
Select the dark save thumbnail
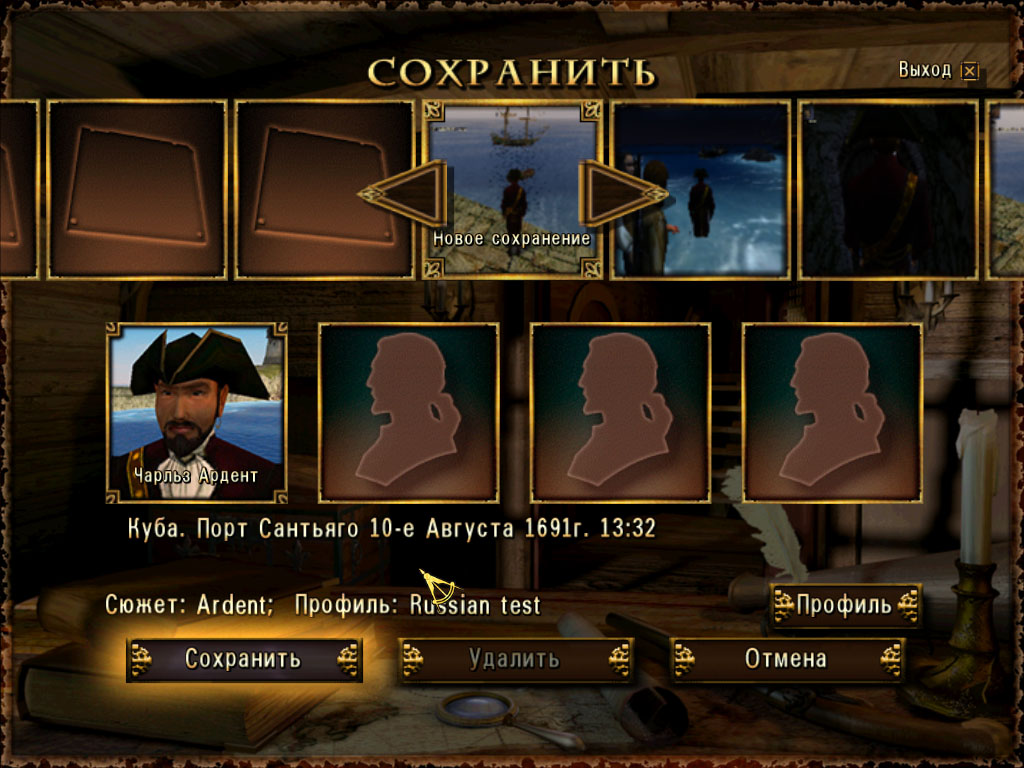click(x=888, y=188)
